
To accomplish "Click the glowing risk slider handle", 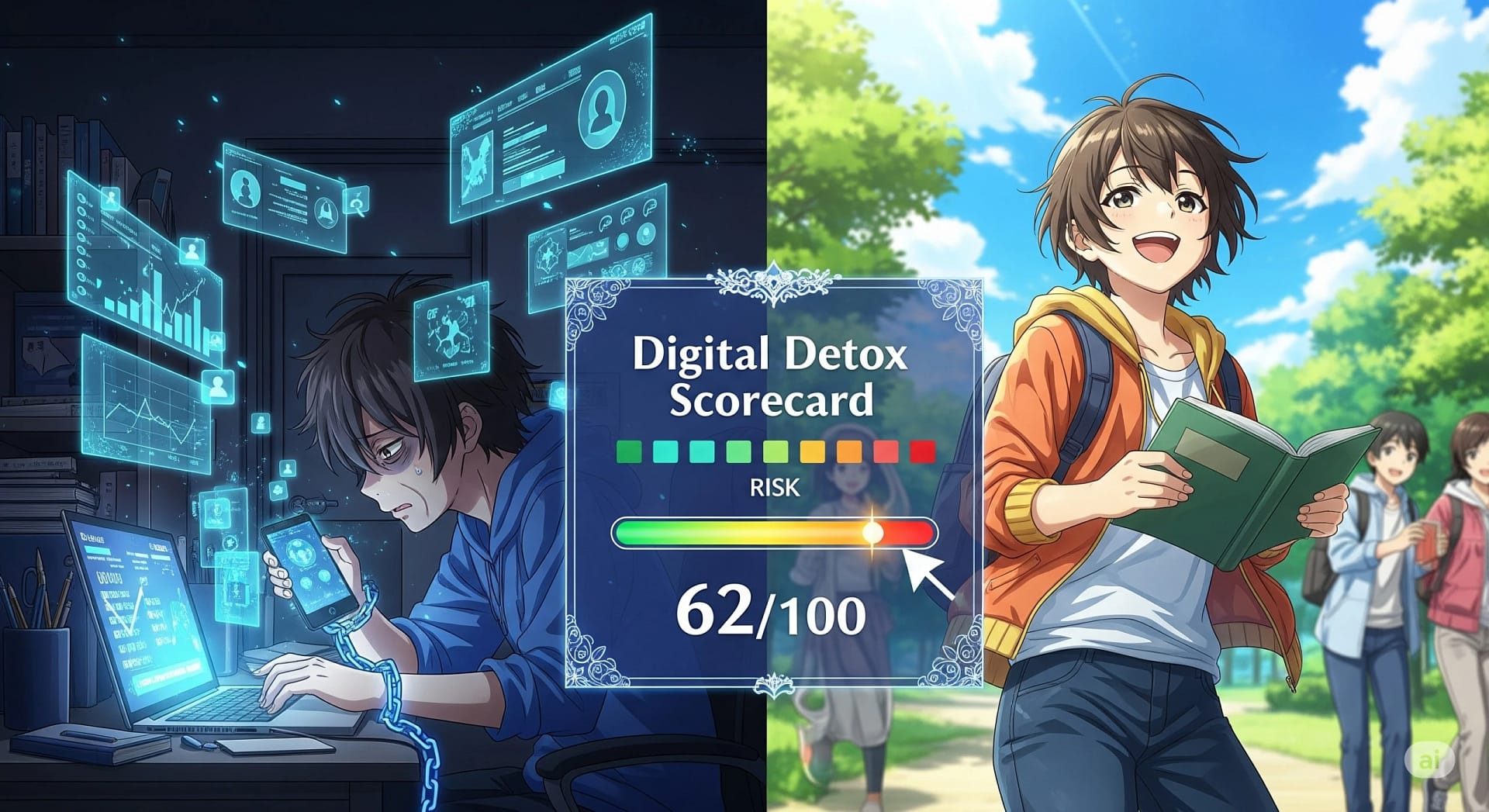I will (x=872, y=533).
